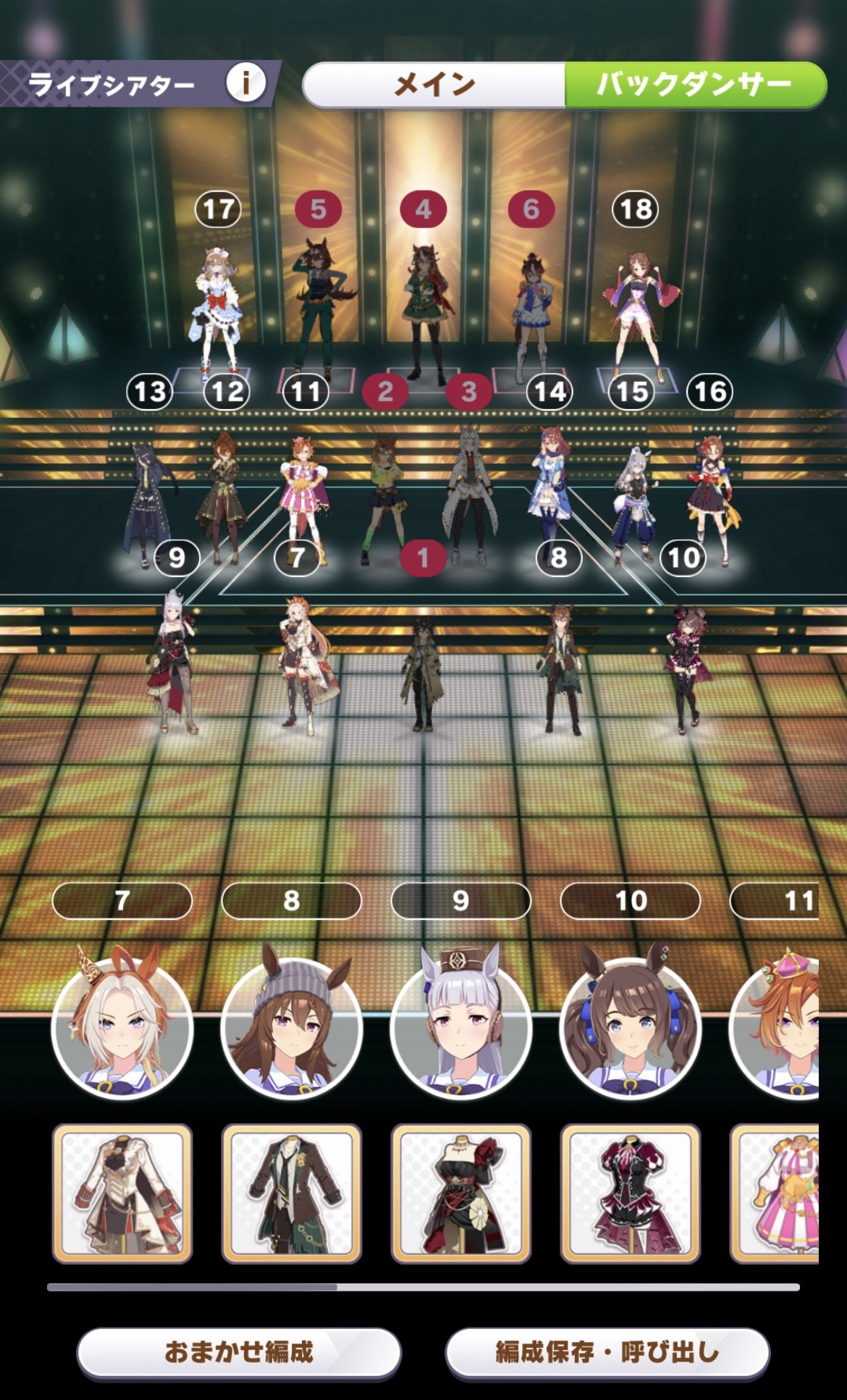The width and height of the screenshot is (847, 1400).
Task: Choose the black and red dress outfit
Action: point(461,1194)
